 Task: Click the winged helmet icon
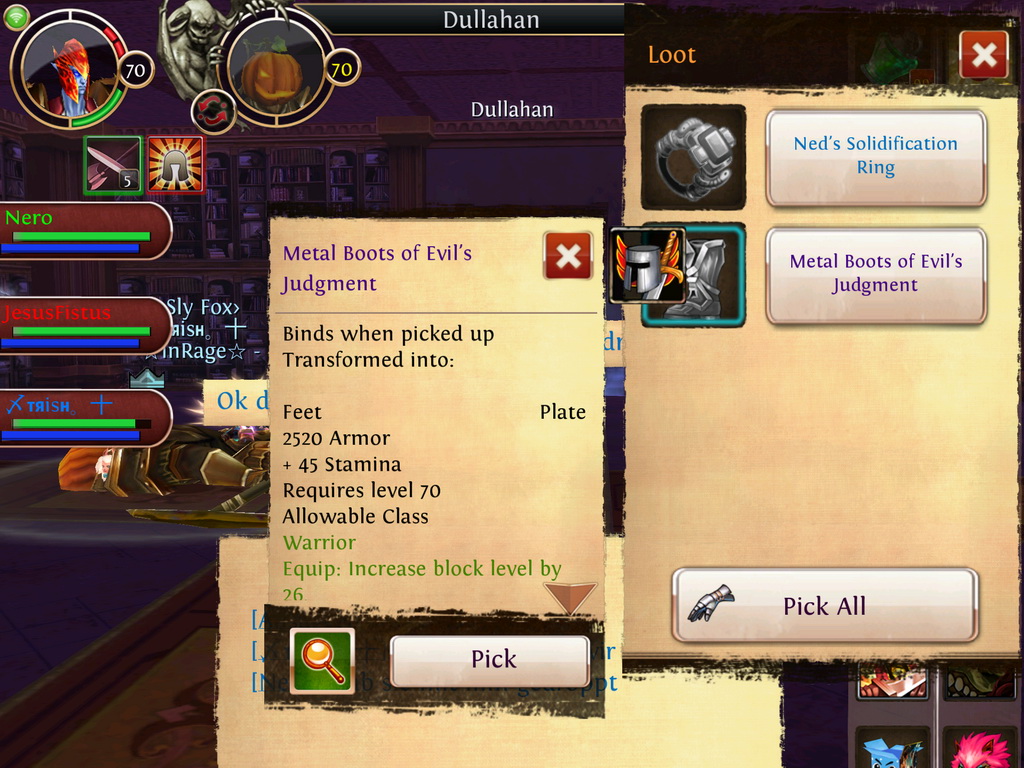(646, 264)
